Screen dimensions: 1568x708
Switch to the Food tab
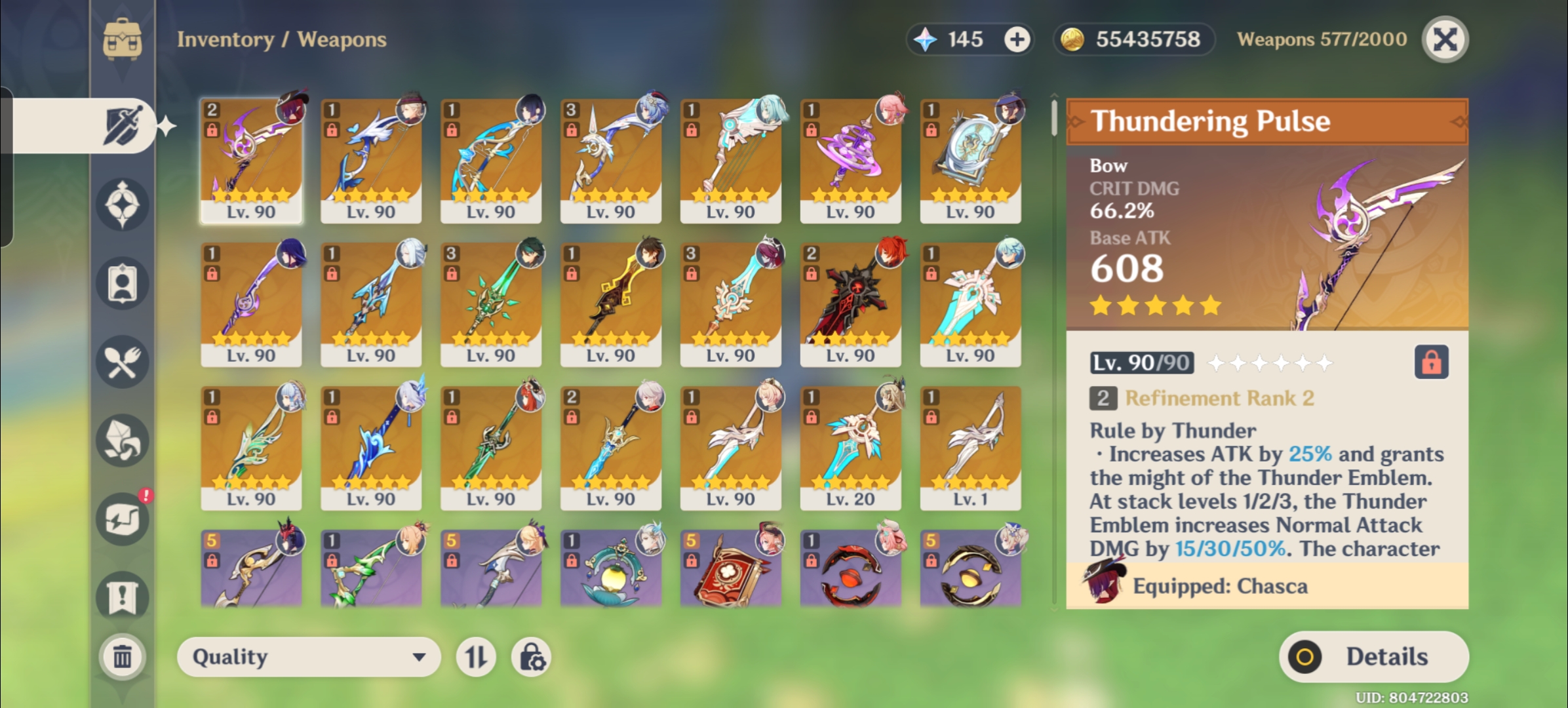tap(123, 362)
